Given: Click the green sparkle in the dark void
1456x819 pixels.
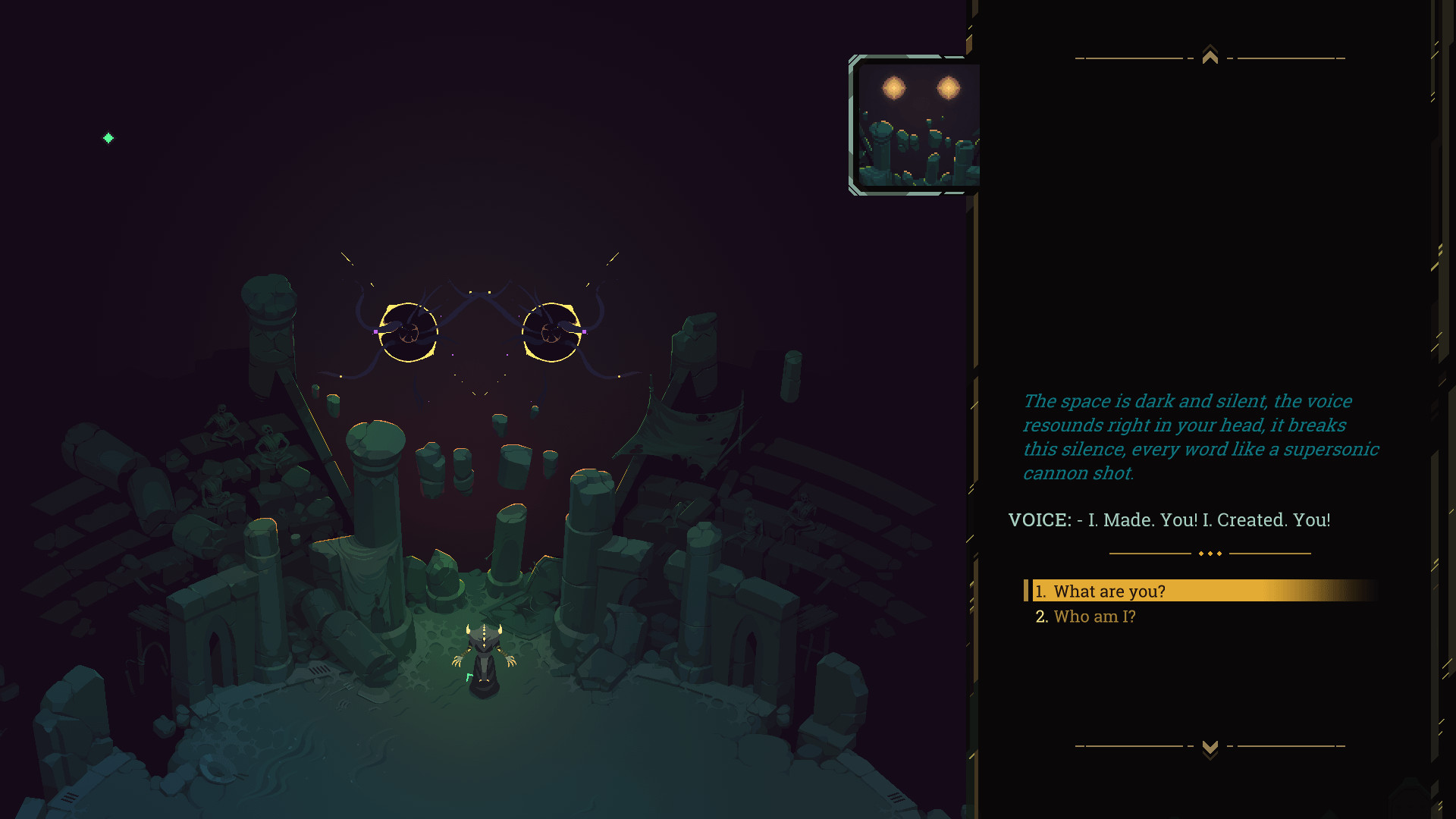Looking at the screenshot, I should click(x=108, y=138).
